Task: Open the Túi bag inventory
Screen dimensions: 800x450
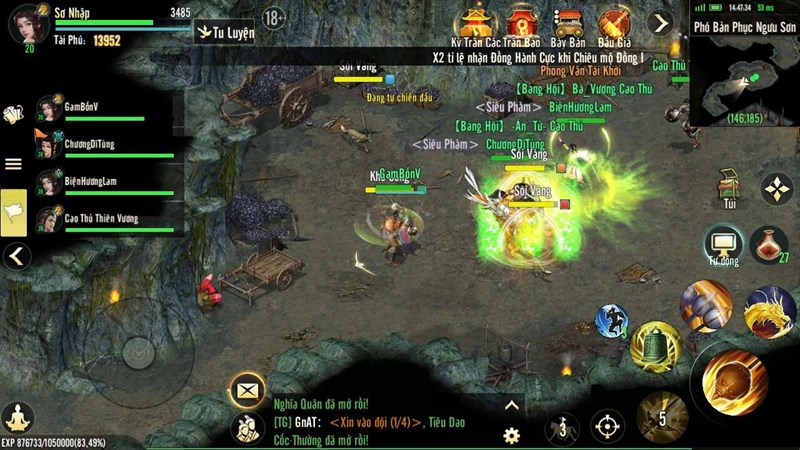Action: click(730, 186)
